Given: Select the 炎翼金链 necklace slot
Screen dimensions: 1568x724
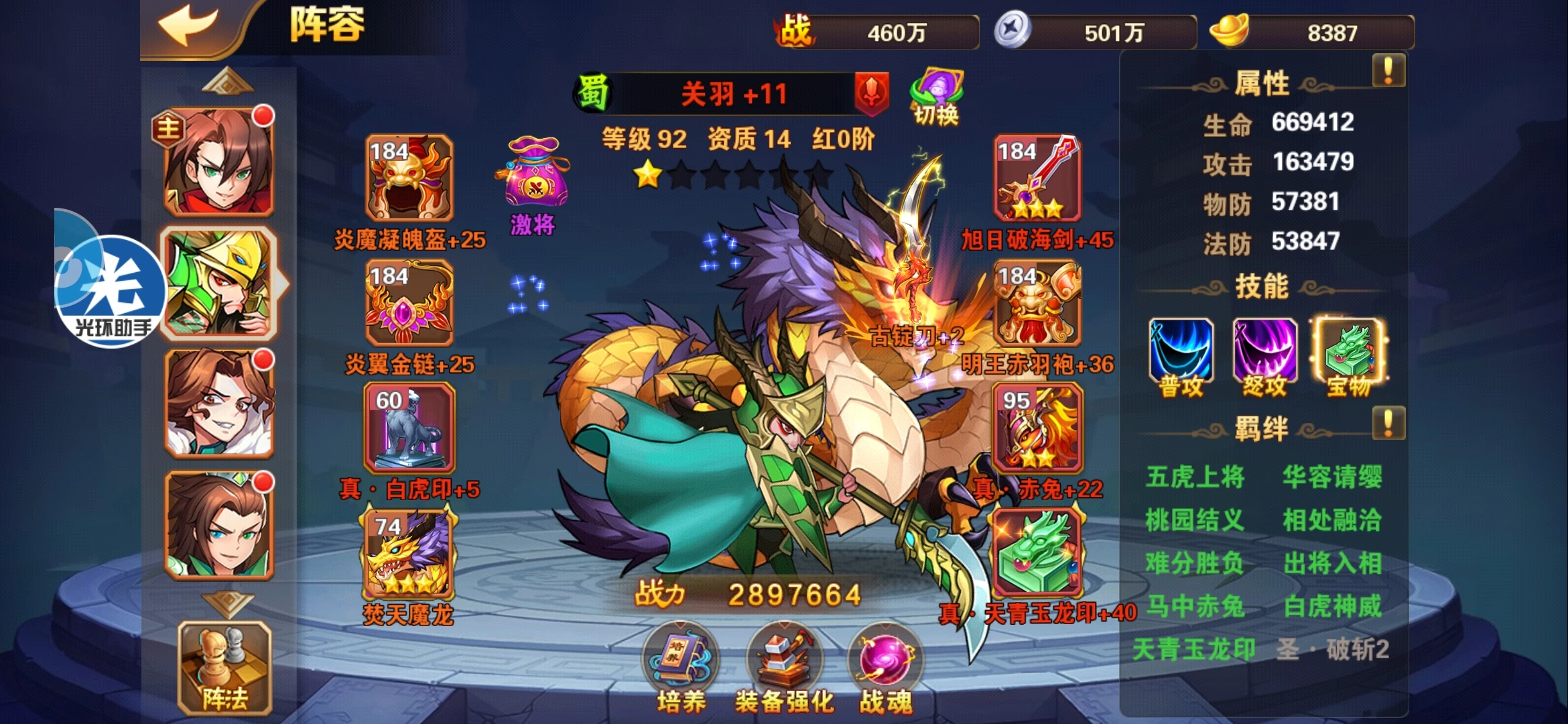Looking at the screenshot, I should (409, 303).
